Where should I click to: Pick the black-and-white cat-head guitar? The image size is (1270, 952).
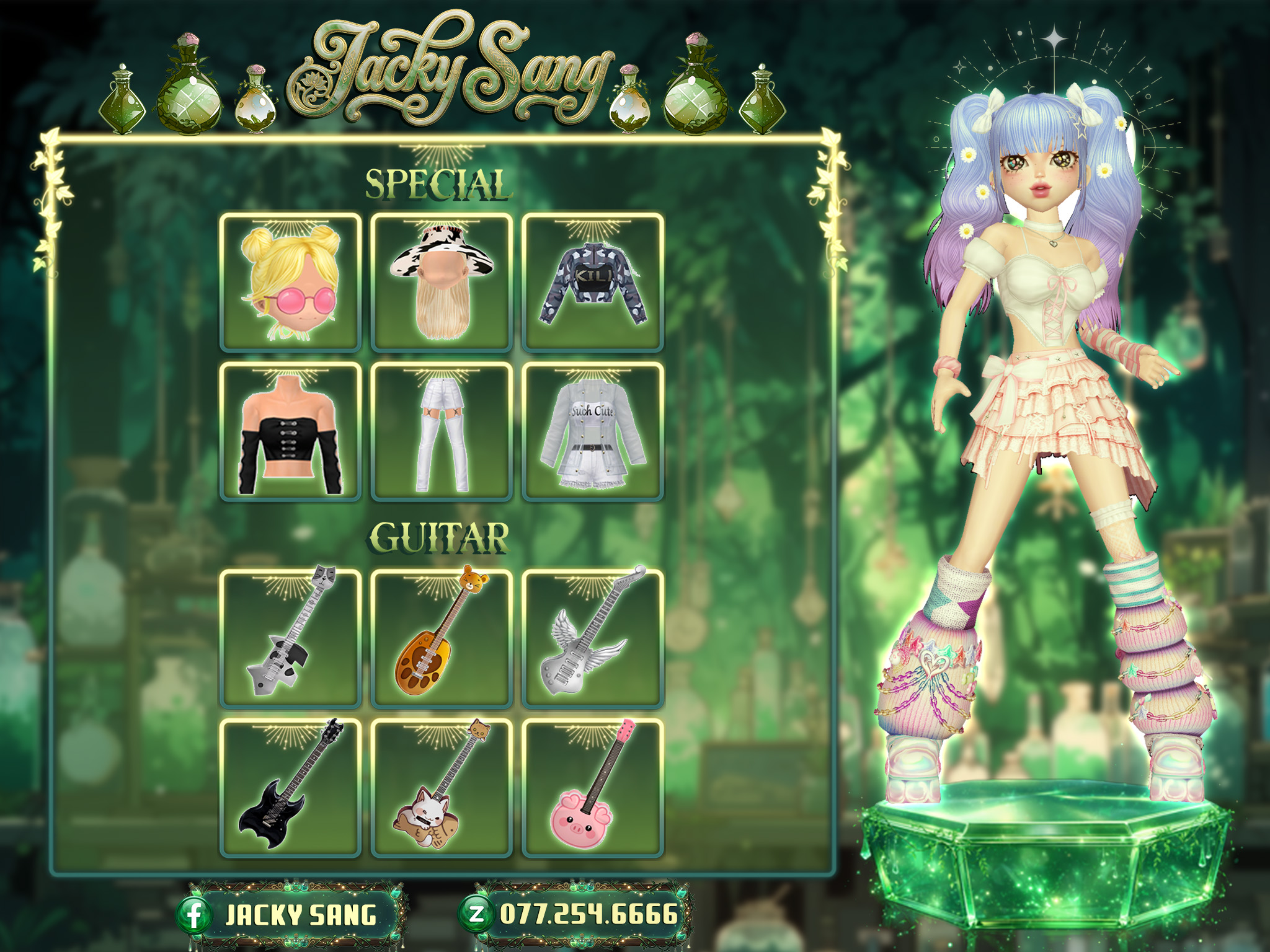(x=291, y=638)
